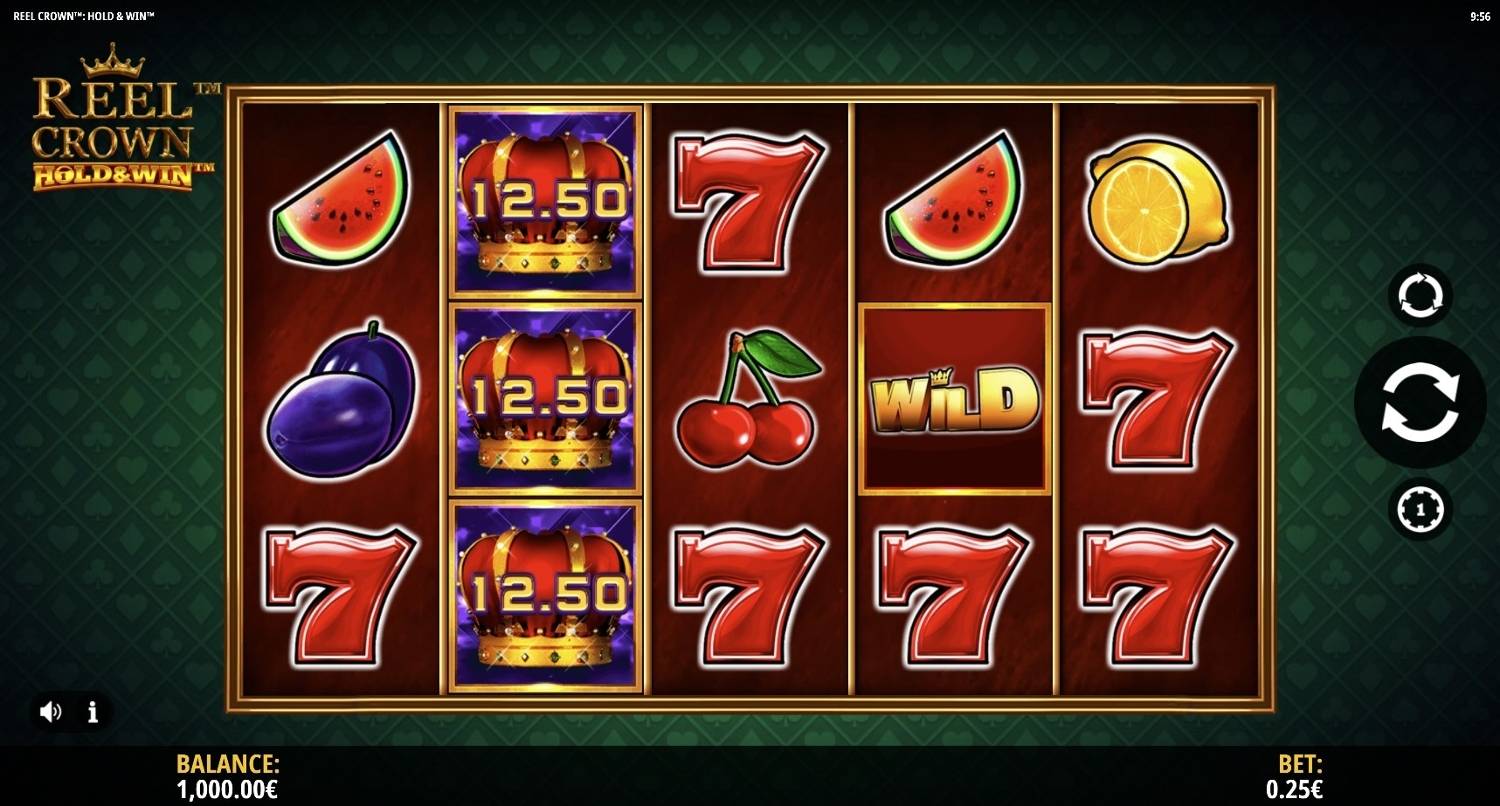Spin the reels with the large spin button
The width and height of the screenshot is (1500, 806).
(x=1419, y=402)
